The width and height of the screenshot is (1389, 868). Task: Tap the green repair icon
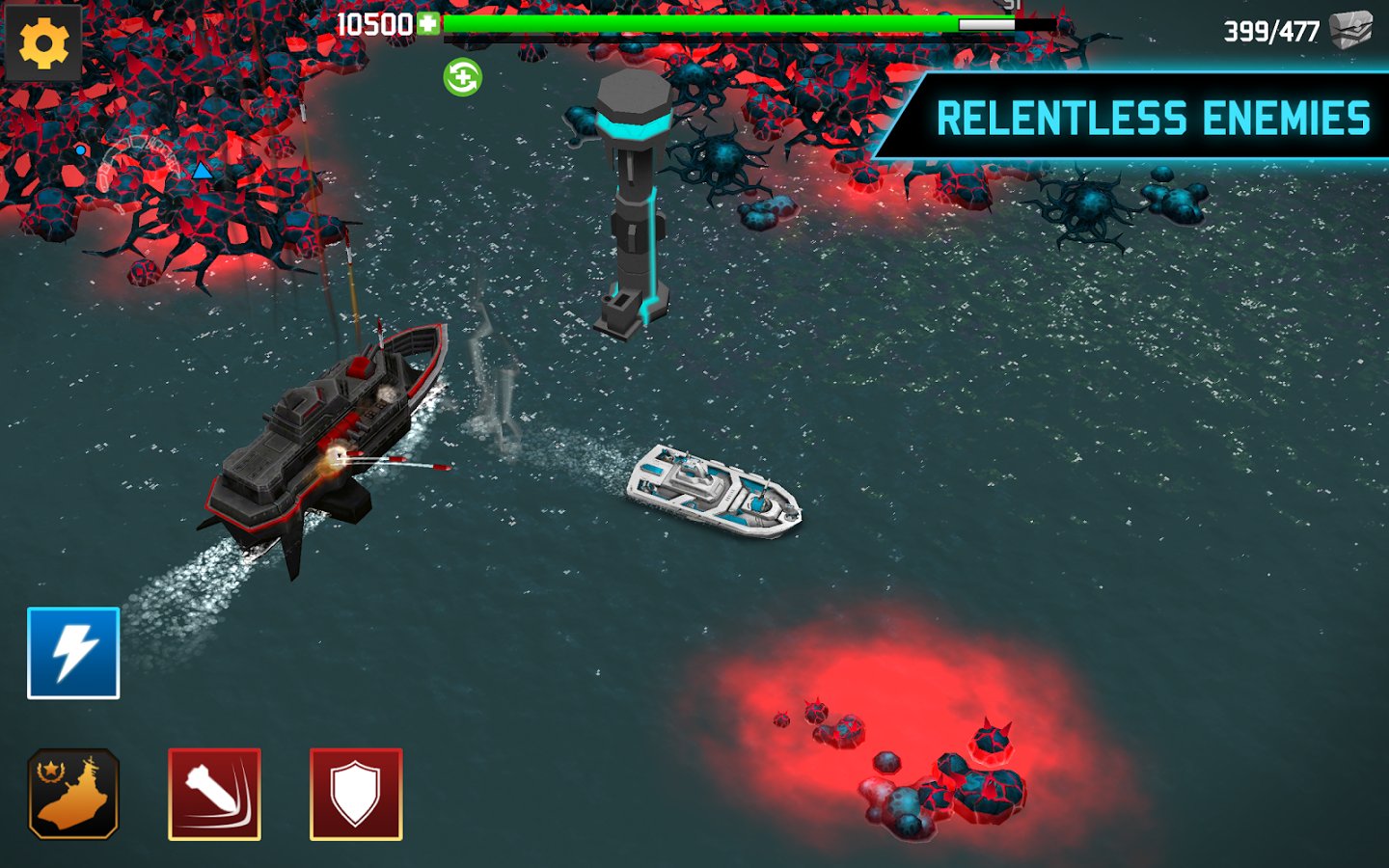[x=462, y=77]
